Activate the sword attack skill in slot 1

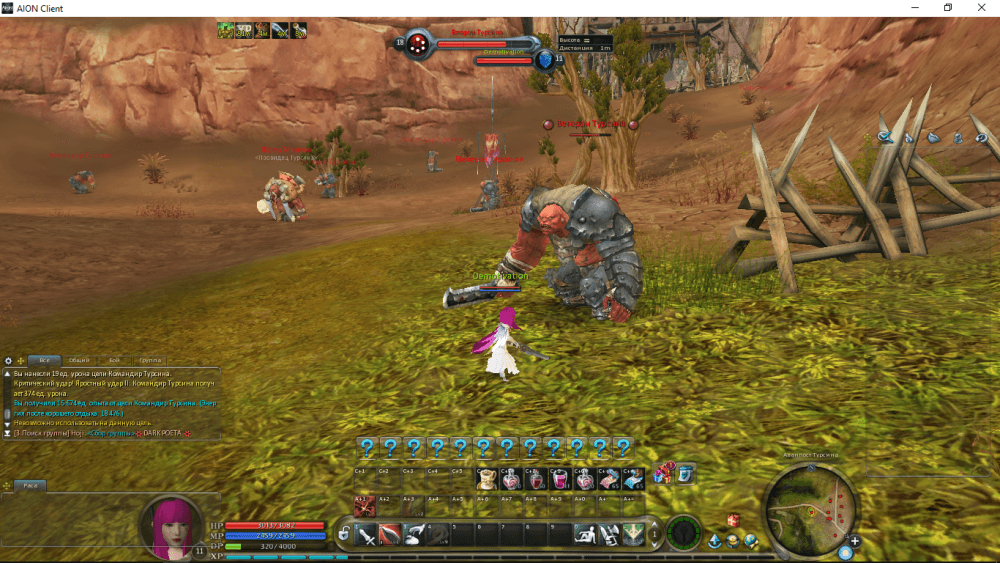pos(366,534)
